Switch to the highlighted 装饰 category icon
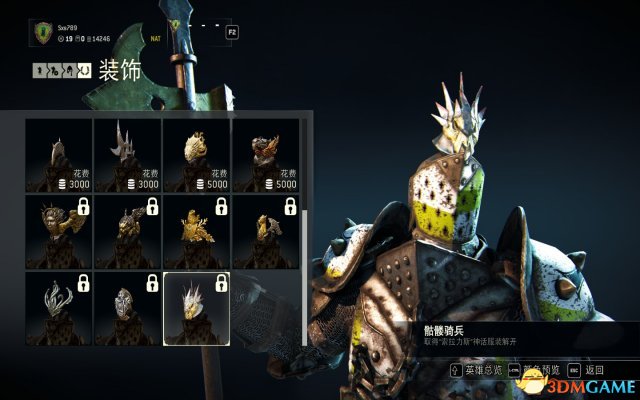640x400 pixels. coord(86,71)
